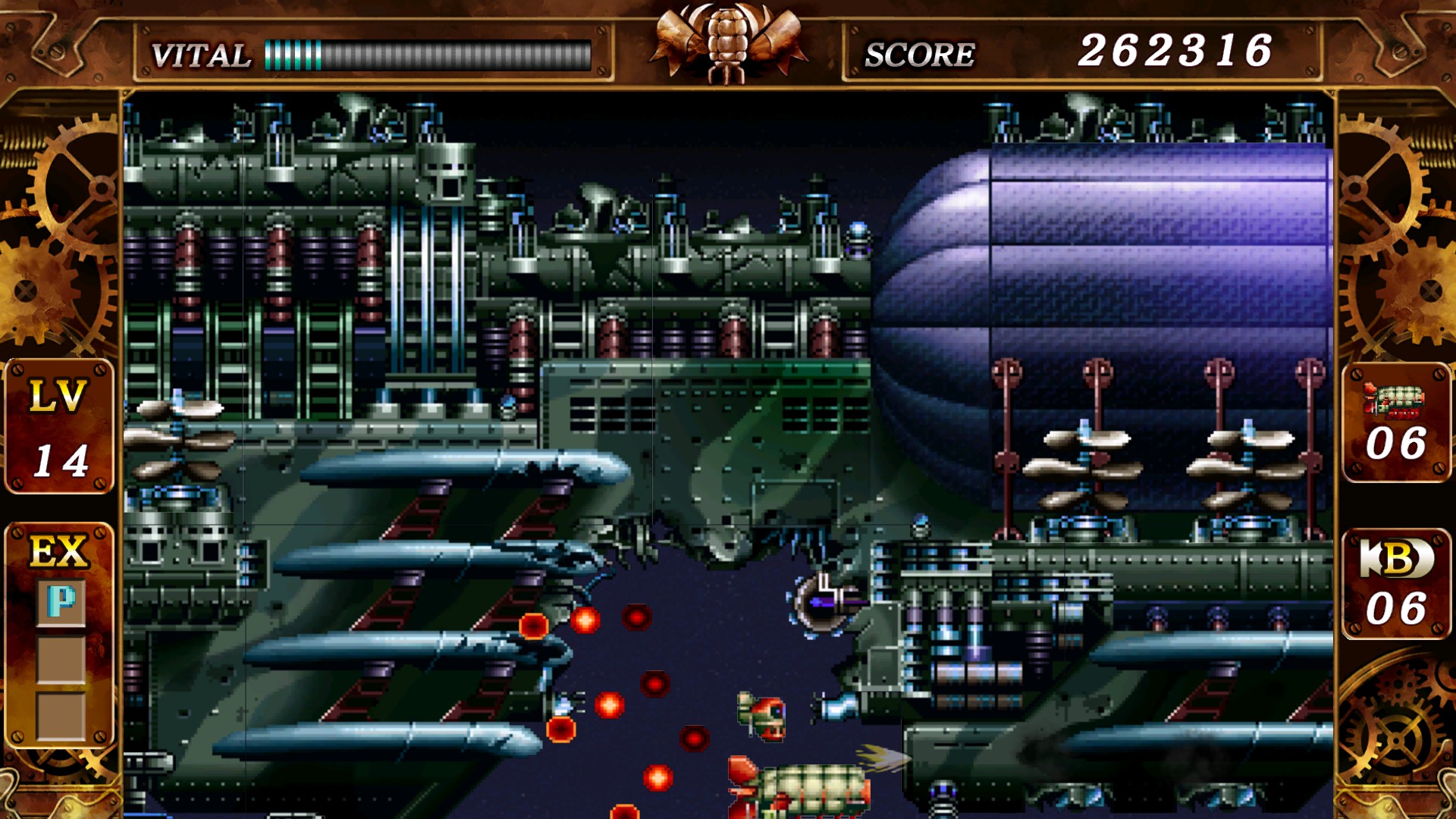Select the P power-up in the EX panel
This screenshot has height=819, width=1456.
61,603
